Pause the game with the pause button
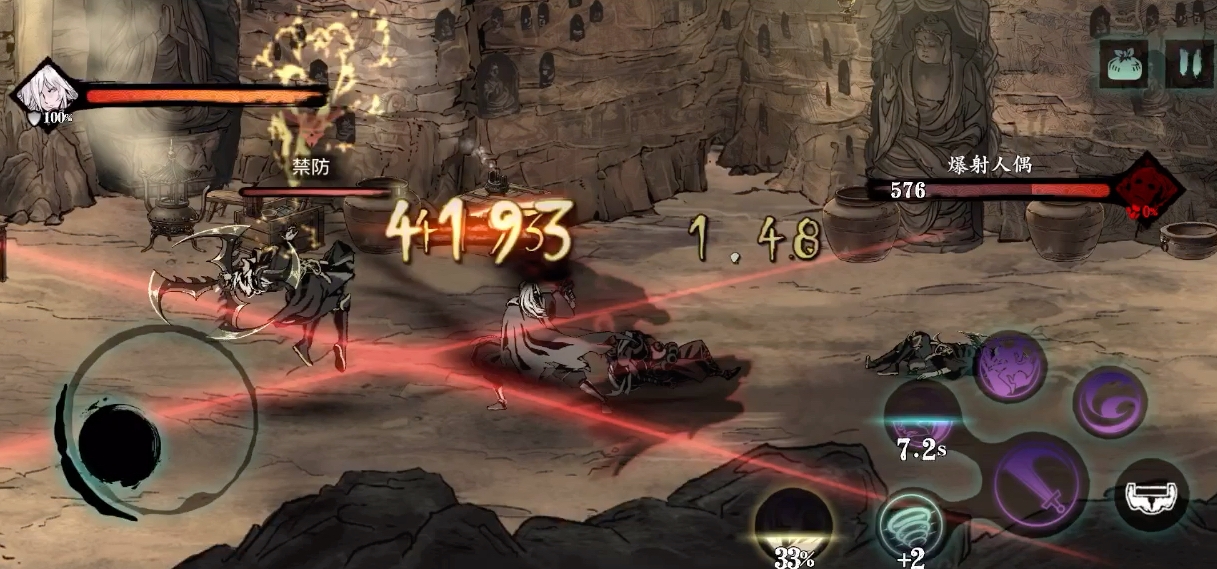1217x569 pixels. (1188, 63)
